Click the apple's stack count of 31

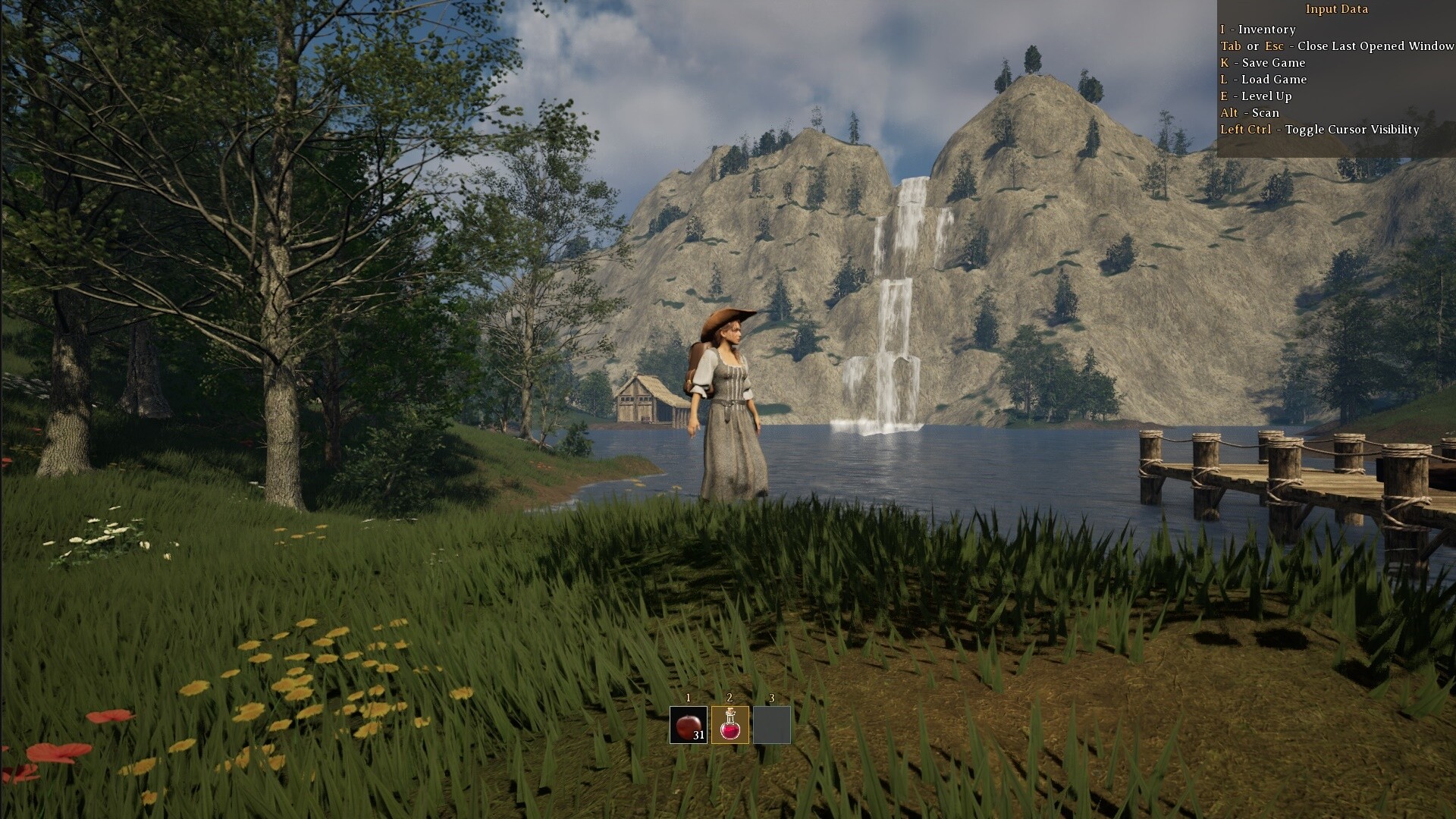coord(698,736)
